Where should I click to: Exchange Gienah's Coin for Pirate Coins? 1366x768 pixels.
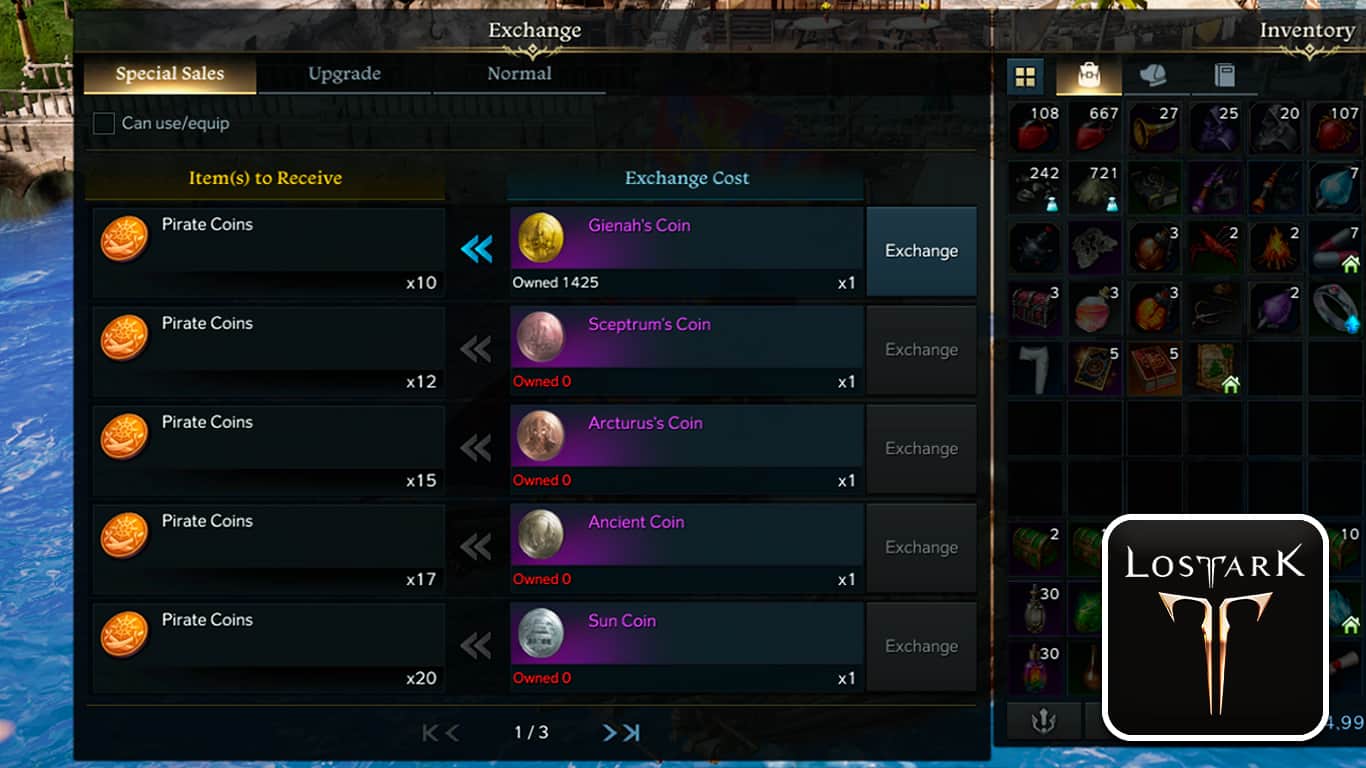pyautogui.click(x=921, y=251)
